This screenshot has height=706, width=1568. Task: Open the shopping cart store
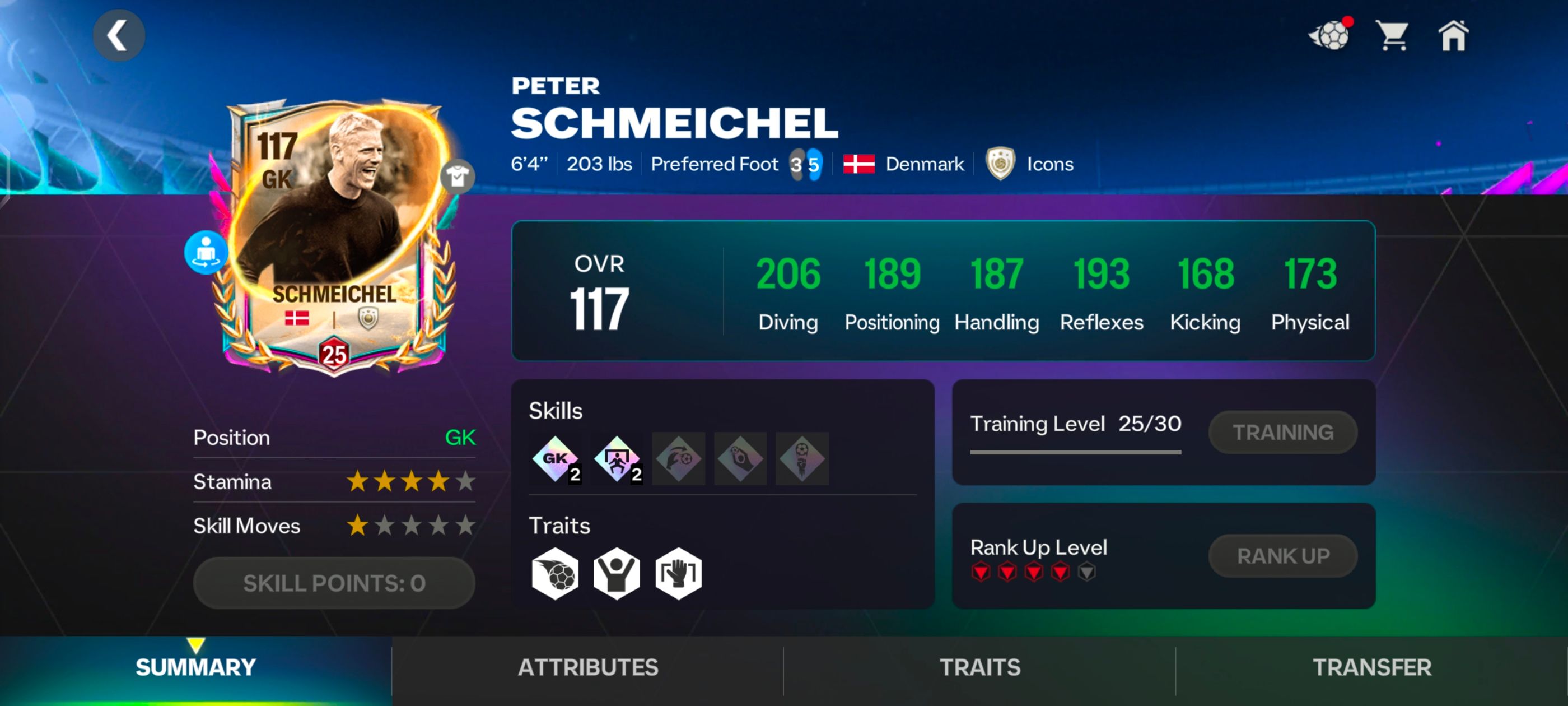tap(1393, 35)
